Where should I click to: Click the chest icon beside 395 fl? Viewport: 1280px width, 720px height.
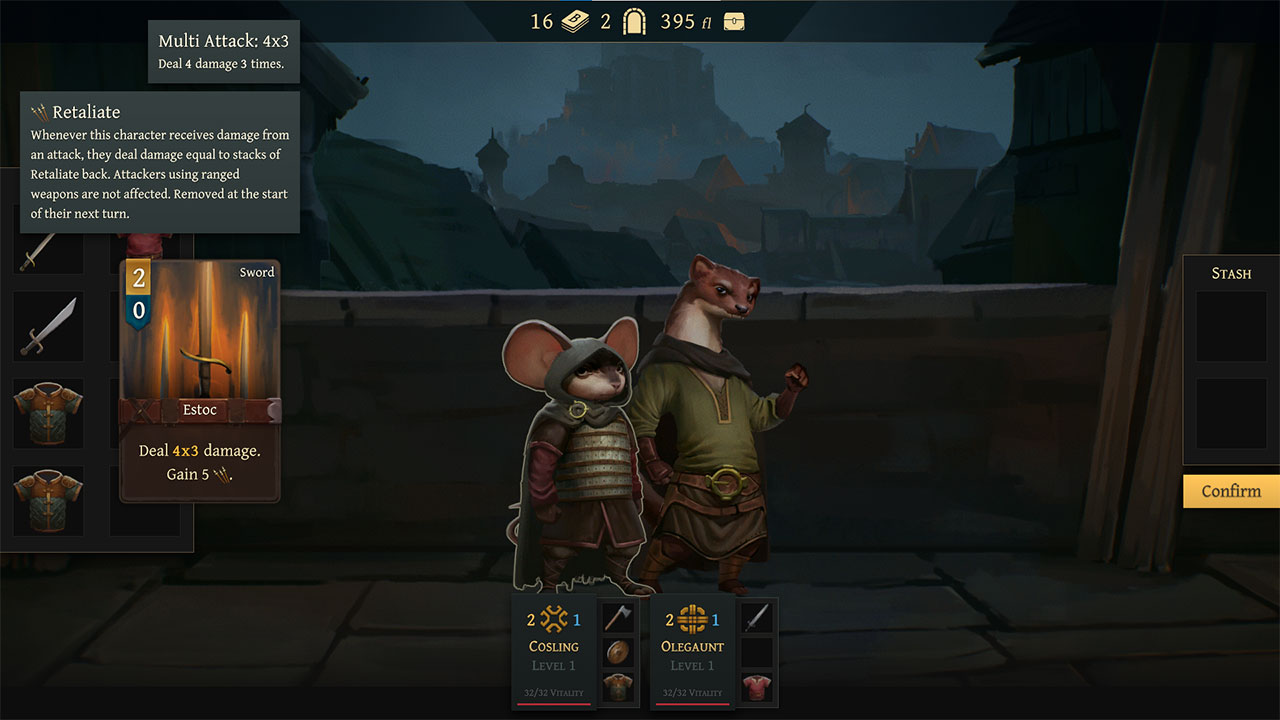pos(733,20)
